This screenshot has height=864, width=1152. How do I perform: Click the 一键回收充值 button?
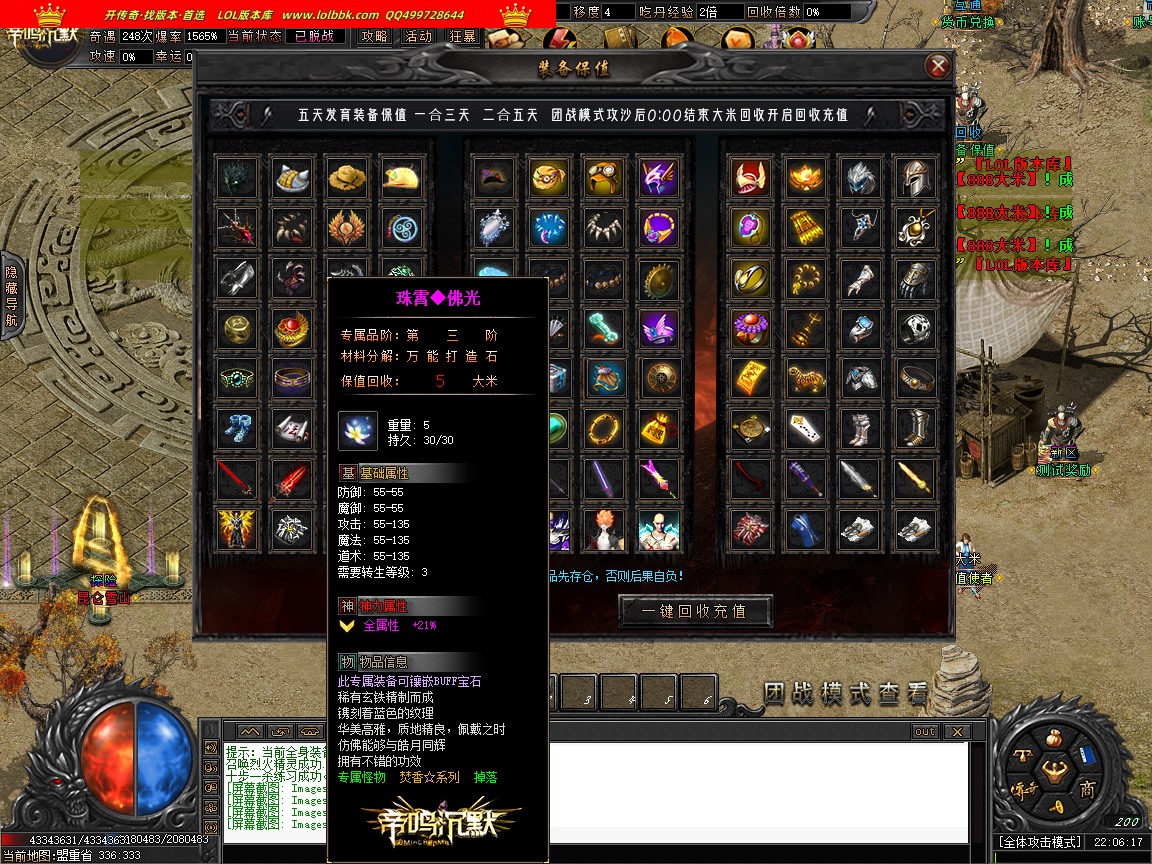coord(696,610)
